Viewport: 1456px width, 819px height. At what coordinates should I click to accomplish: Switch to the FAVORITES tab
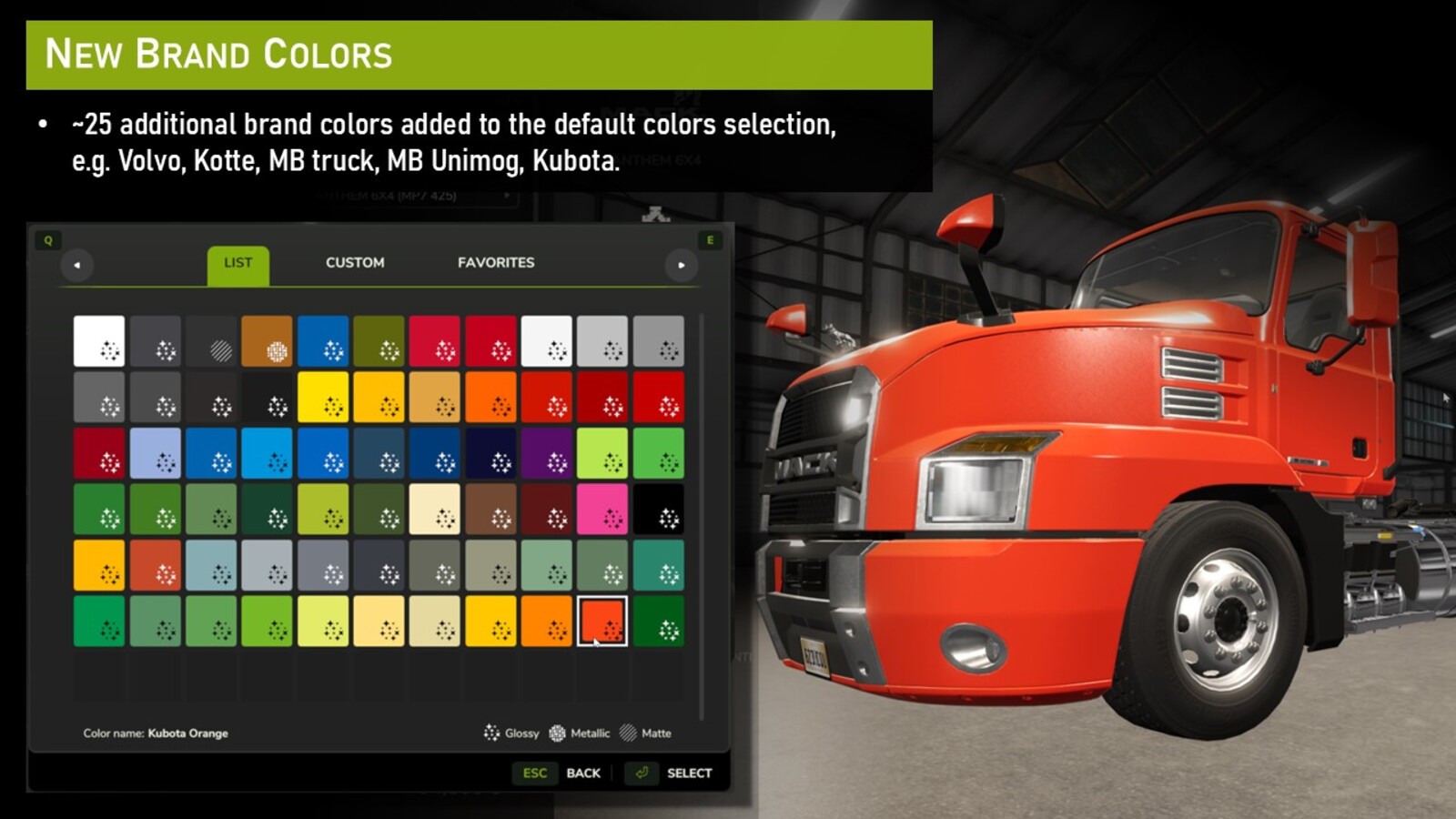coord(495,263)
